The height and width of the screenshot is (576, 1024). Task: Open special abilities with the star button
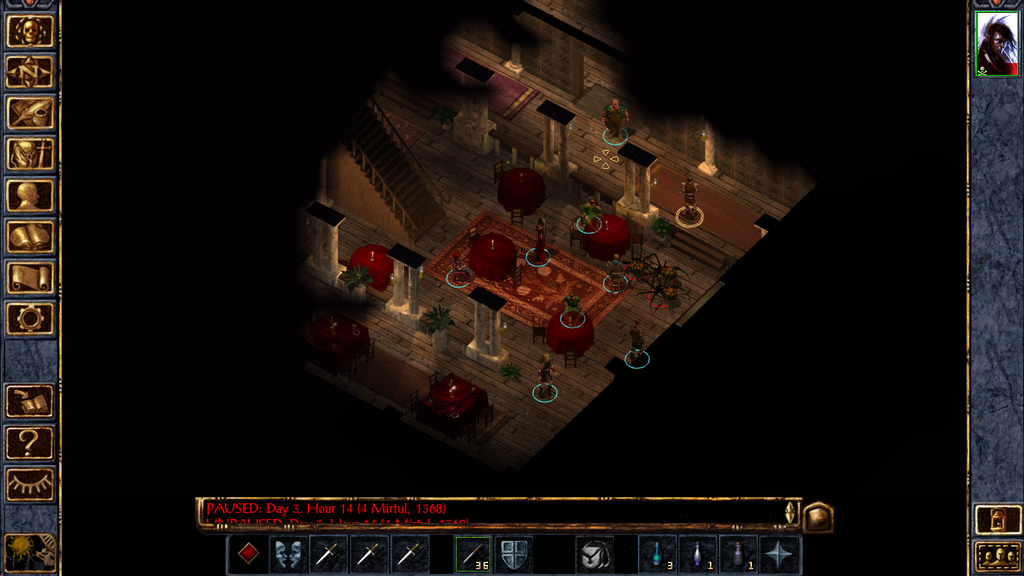[780, 554]
